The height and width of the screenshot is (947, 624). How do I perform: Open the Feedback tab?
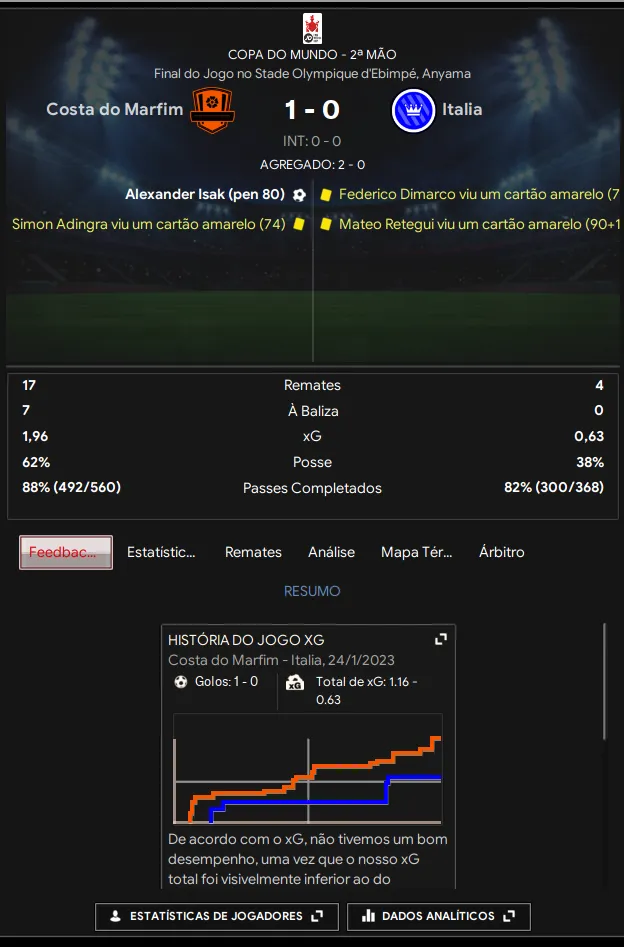pyautogui.click(x=66, y=552)
